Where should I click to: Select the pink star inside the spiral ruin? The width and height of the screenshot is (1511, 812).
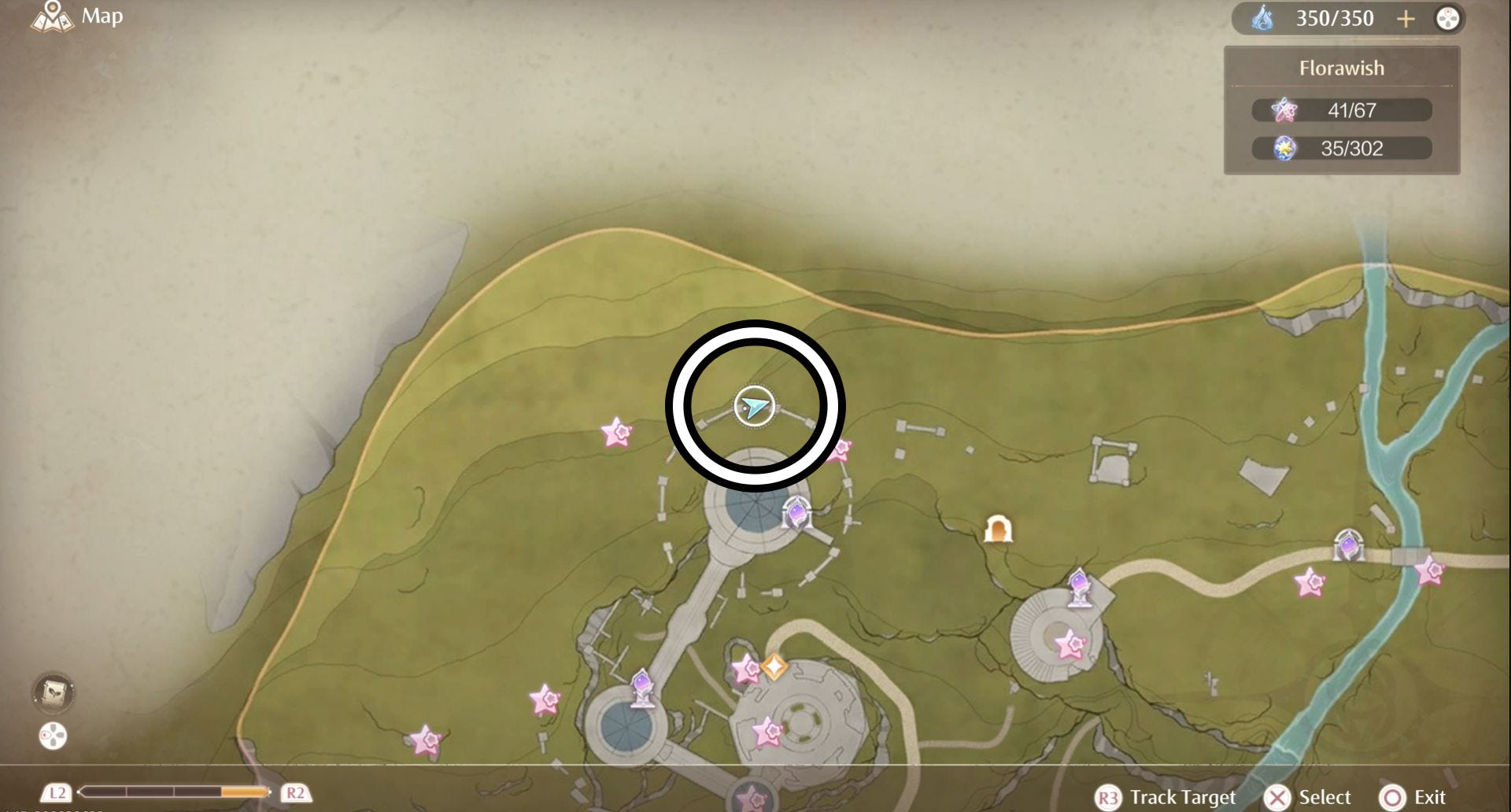(1070, 645)
